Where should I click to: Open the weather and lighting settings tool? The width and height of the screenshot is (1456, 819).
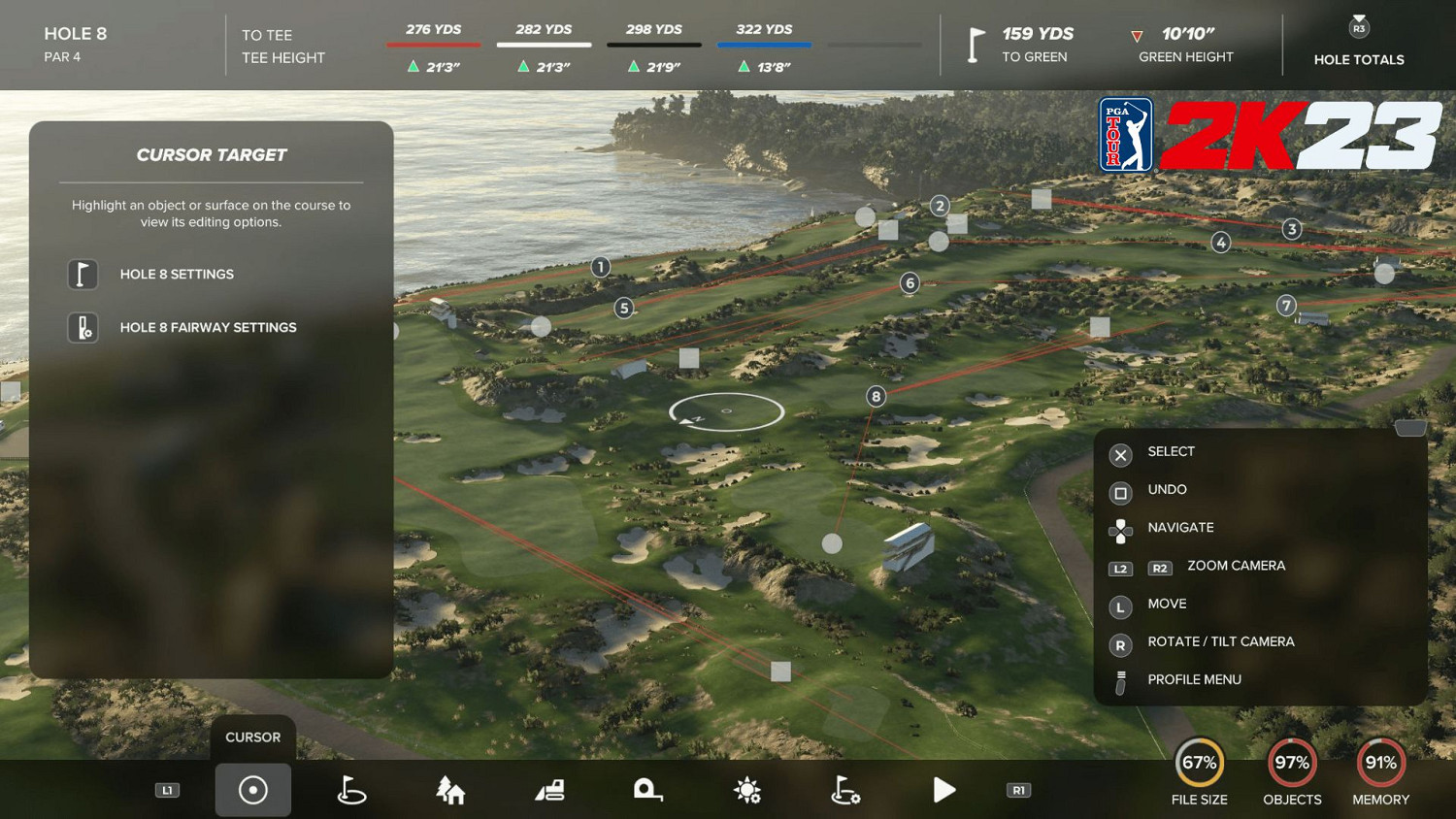click(x=747, y=789)
